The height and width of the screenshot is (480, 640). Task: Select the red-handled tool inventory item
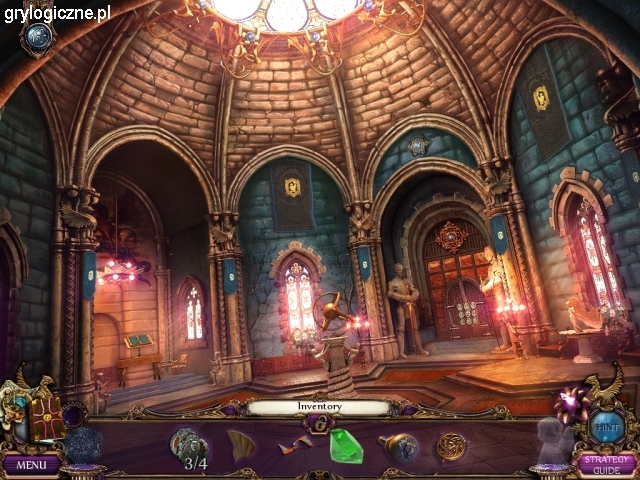[x=296, y=446]
